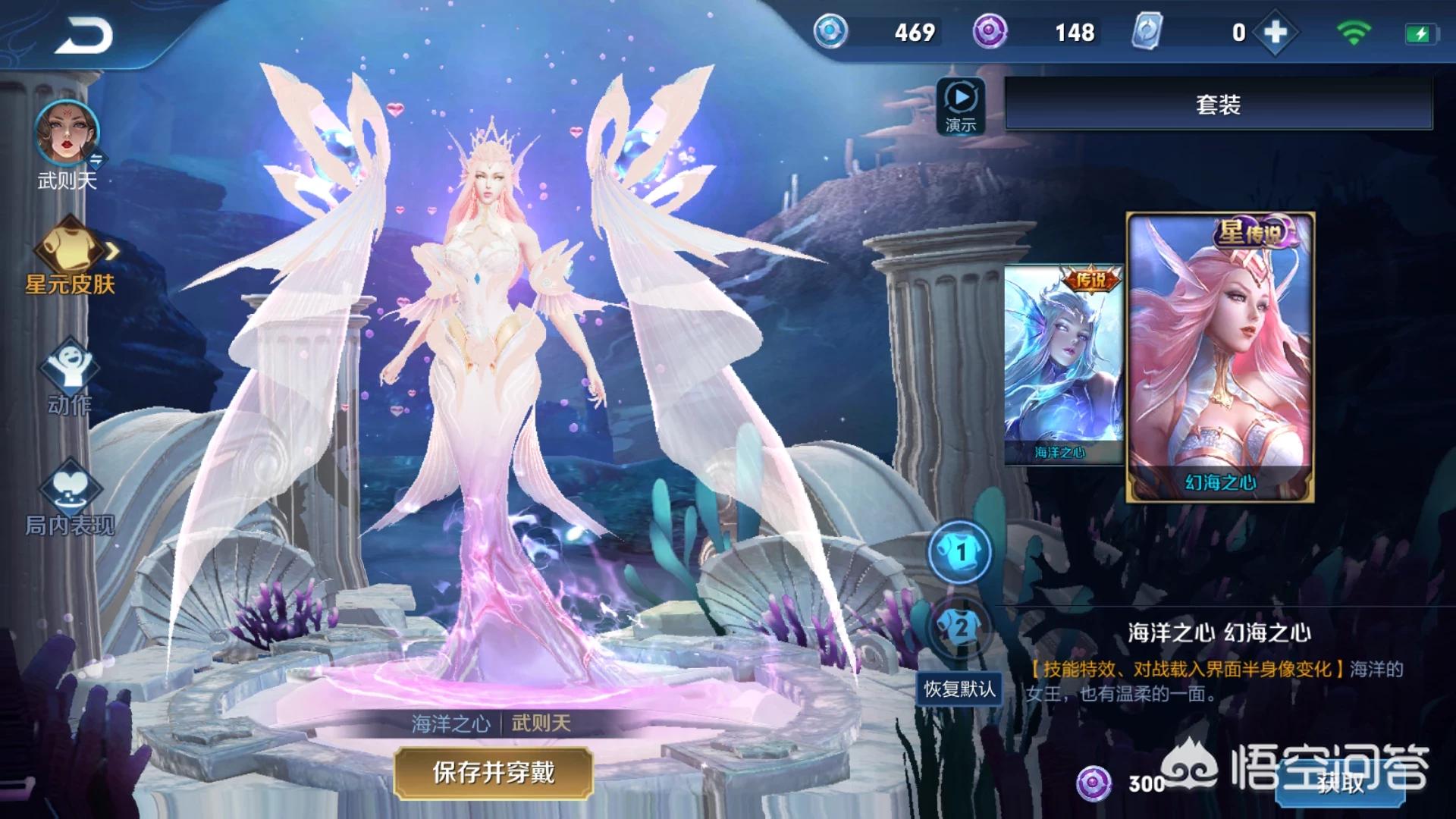Choose outfit preset slot 2
The height and width of the screenshot is (819, 1456).
pyautogui.click(x=960, y=627)
